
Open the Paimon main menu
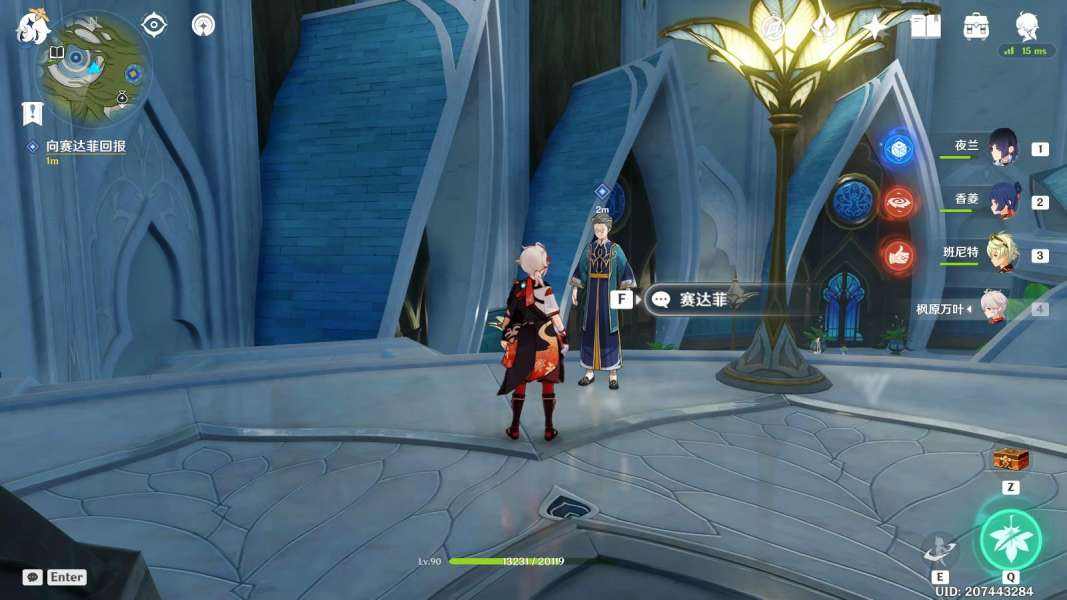point(32,27)
